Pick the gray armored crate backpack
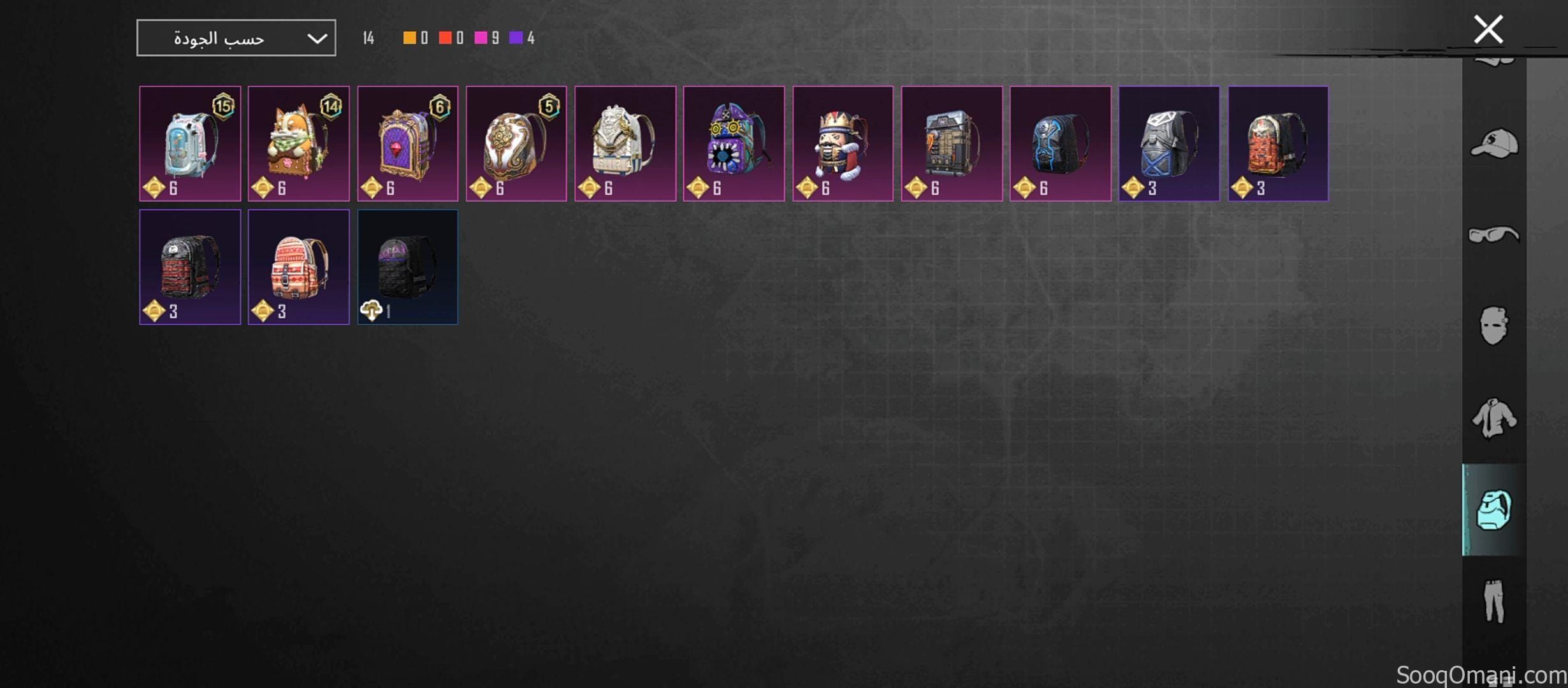The width and height of the screenshot is (1568, 688). click(x=952, y=143)
